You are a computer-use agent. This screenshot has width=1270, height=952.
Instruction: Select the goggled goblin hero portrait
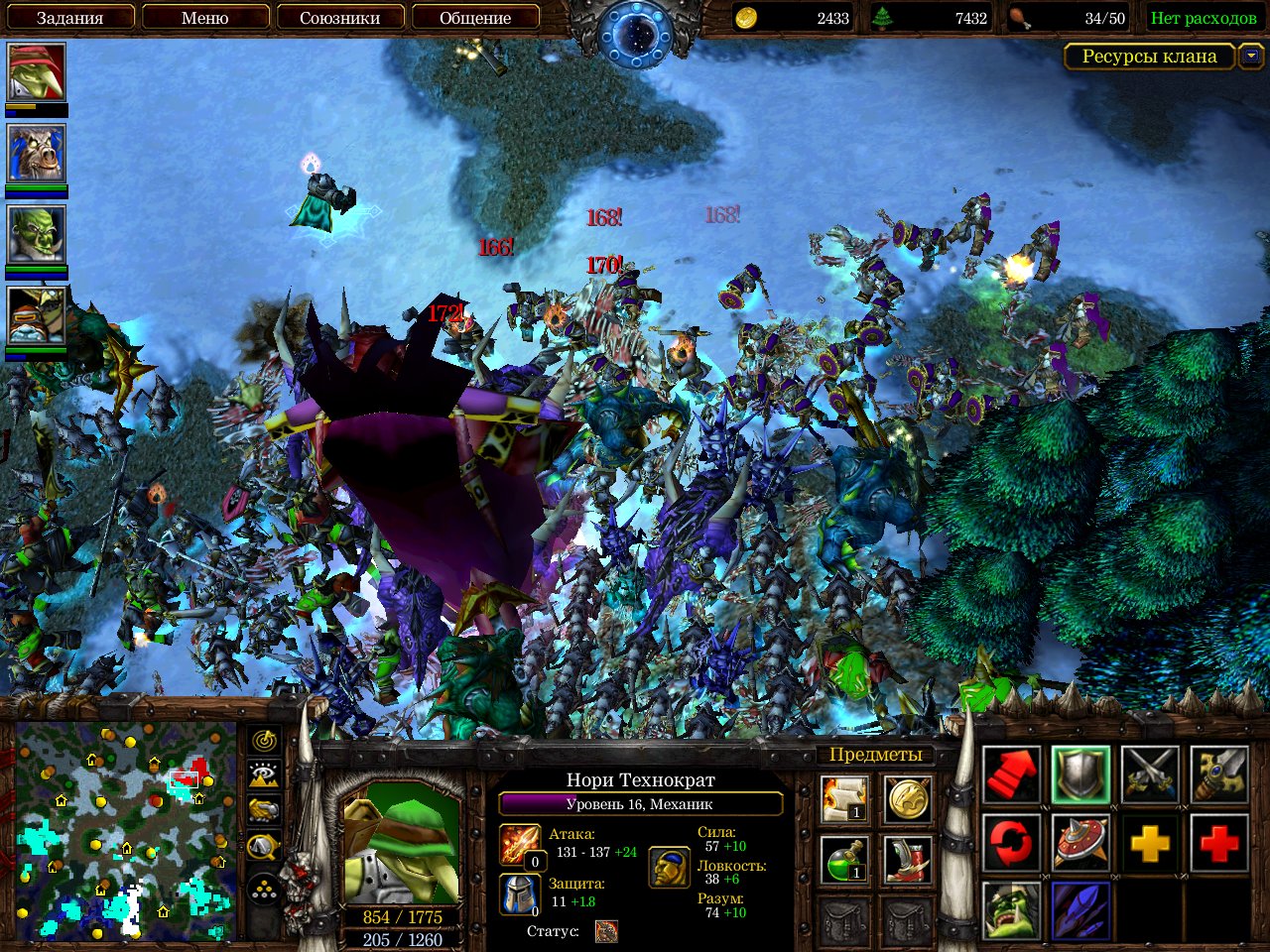coord(37,315)
